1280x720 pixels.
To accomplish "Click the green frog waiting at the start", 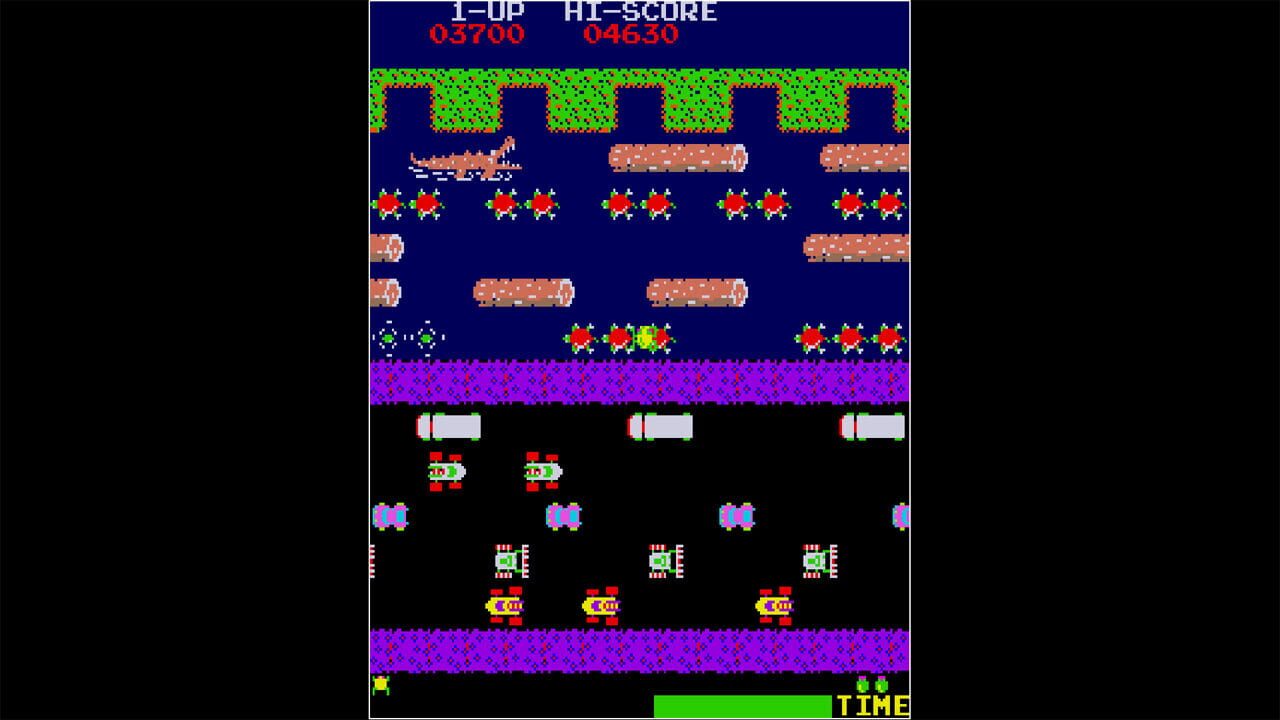I will pos(384,684).
